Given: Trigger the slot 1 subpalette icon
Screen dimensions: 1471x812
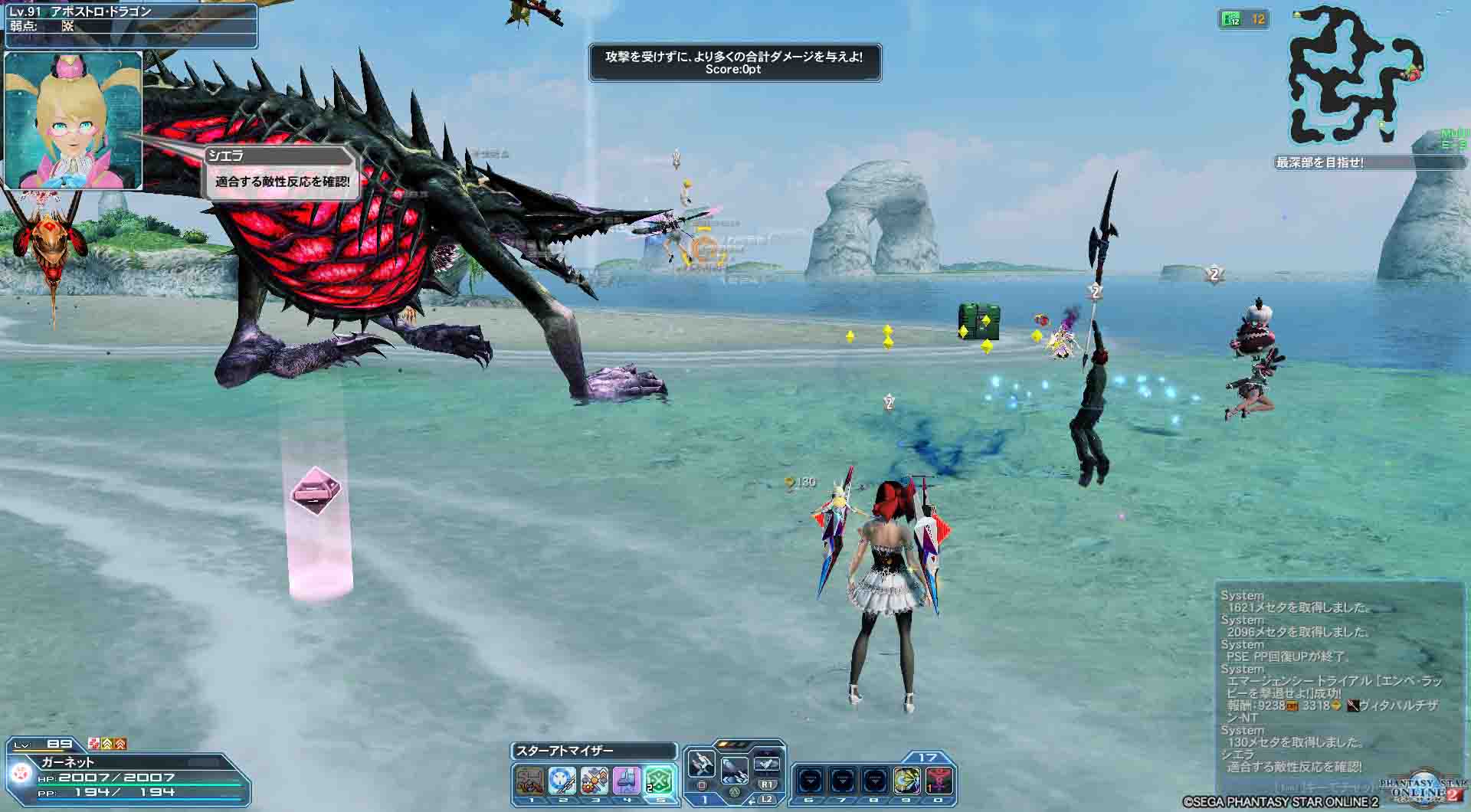Looking at the screenshot, I should click(530, 781).
